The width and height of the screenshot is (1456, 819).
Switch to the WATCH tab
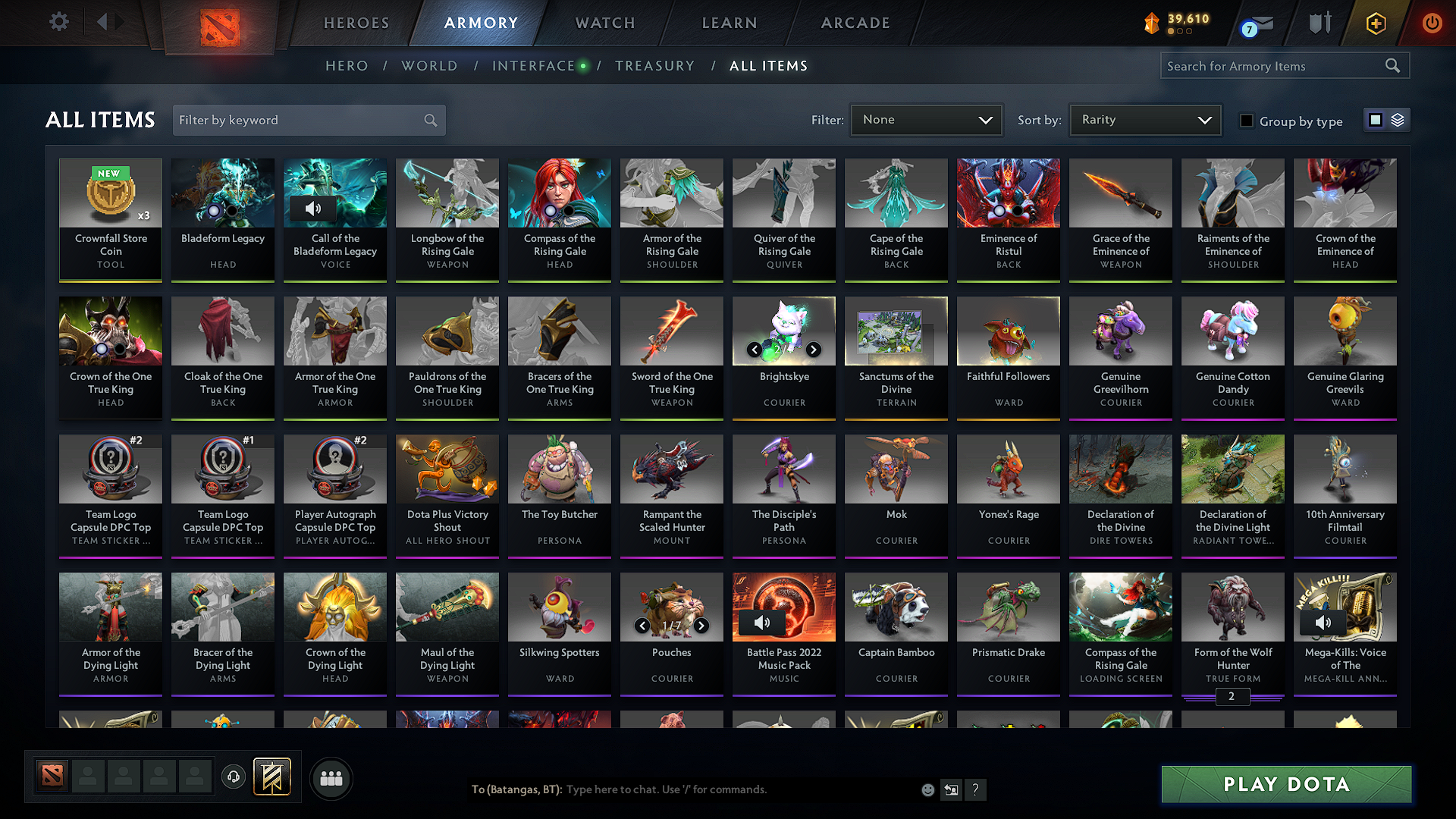[x=604, y=23]
